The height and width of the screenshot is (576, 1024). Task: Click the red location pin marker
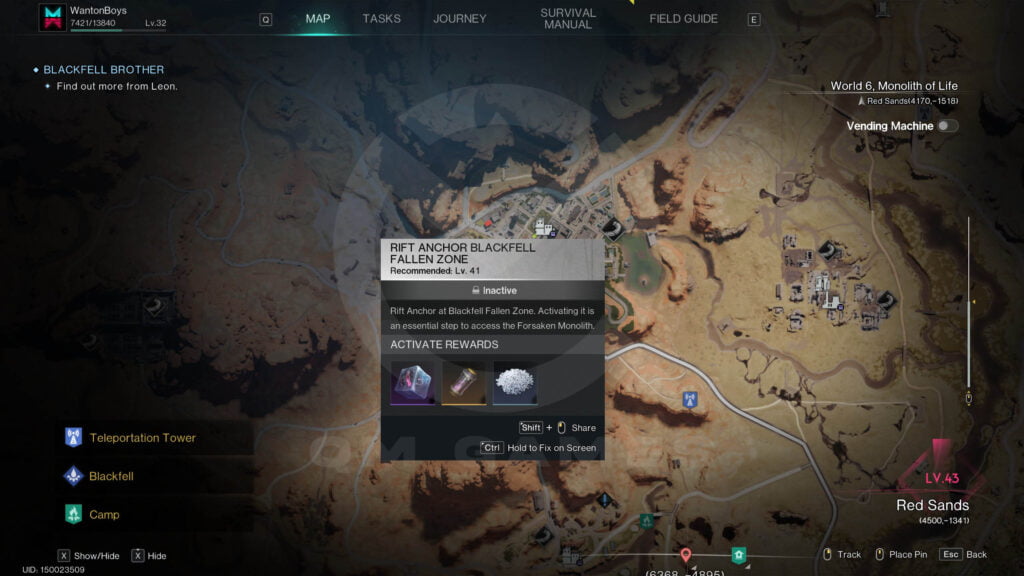(x=685, y=554)
